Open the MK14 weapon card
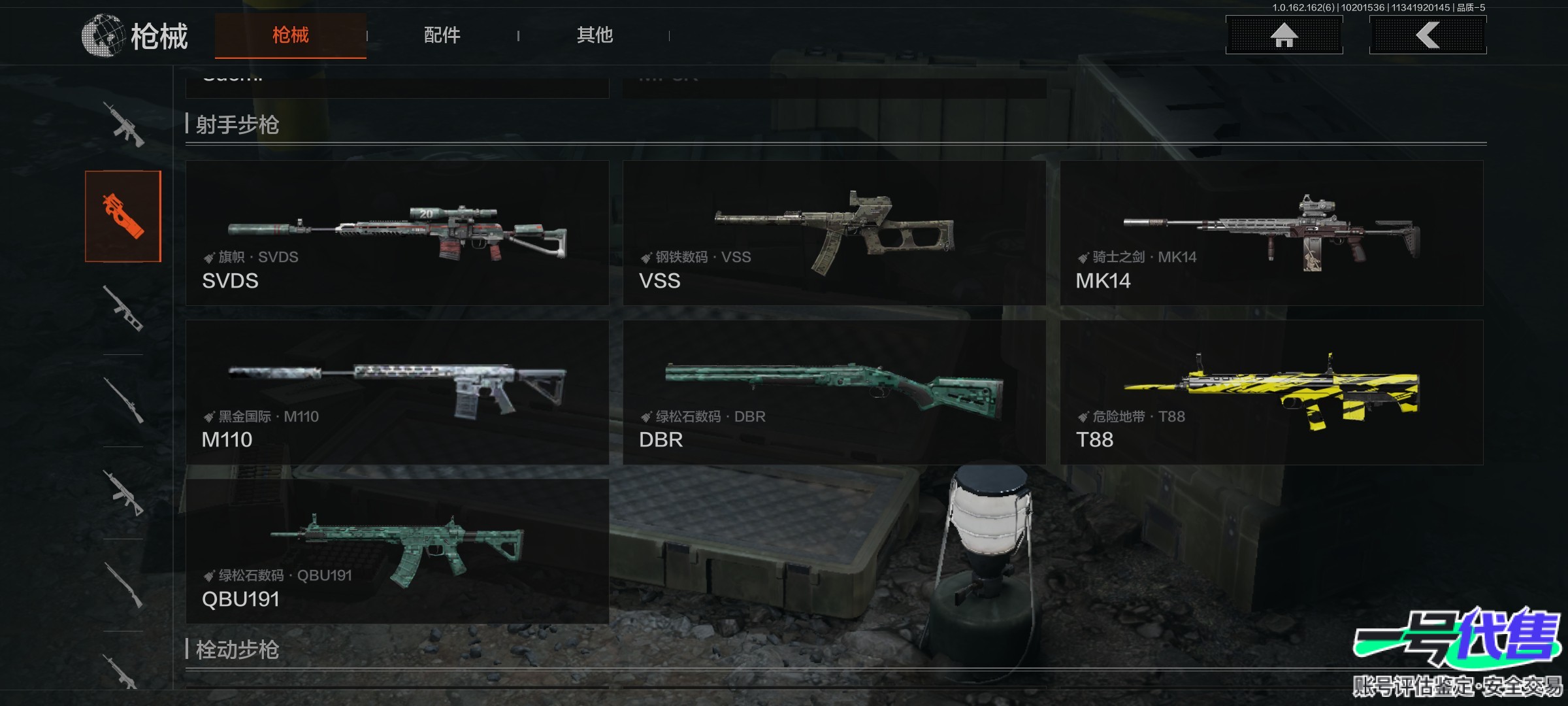Viewport: 1568px width, 706px height. (1271, 233)
